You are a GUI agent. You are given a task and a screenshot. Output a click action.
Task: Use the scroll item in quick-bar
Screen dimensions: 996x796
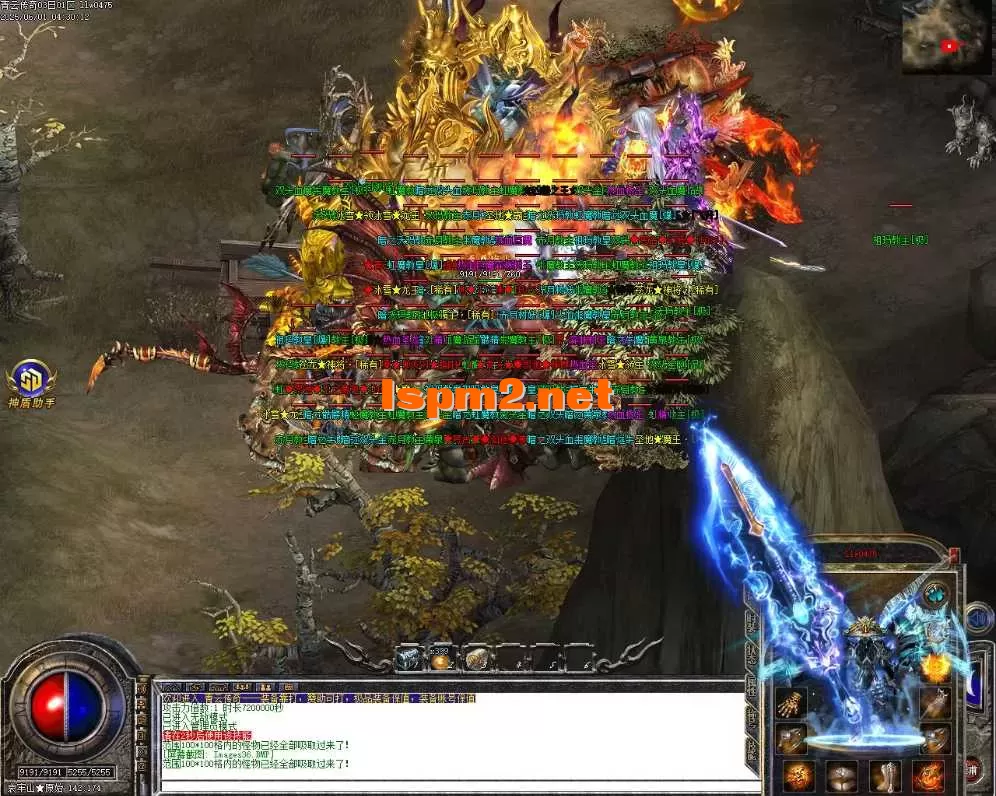coord(476,658)
